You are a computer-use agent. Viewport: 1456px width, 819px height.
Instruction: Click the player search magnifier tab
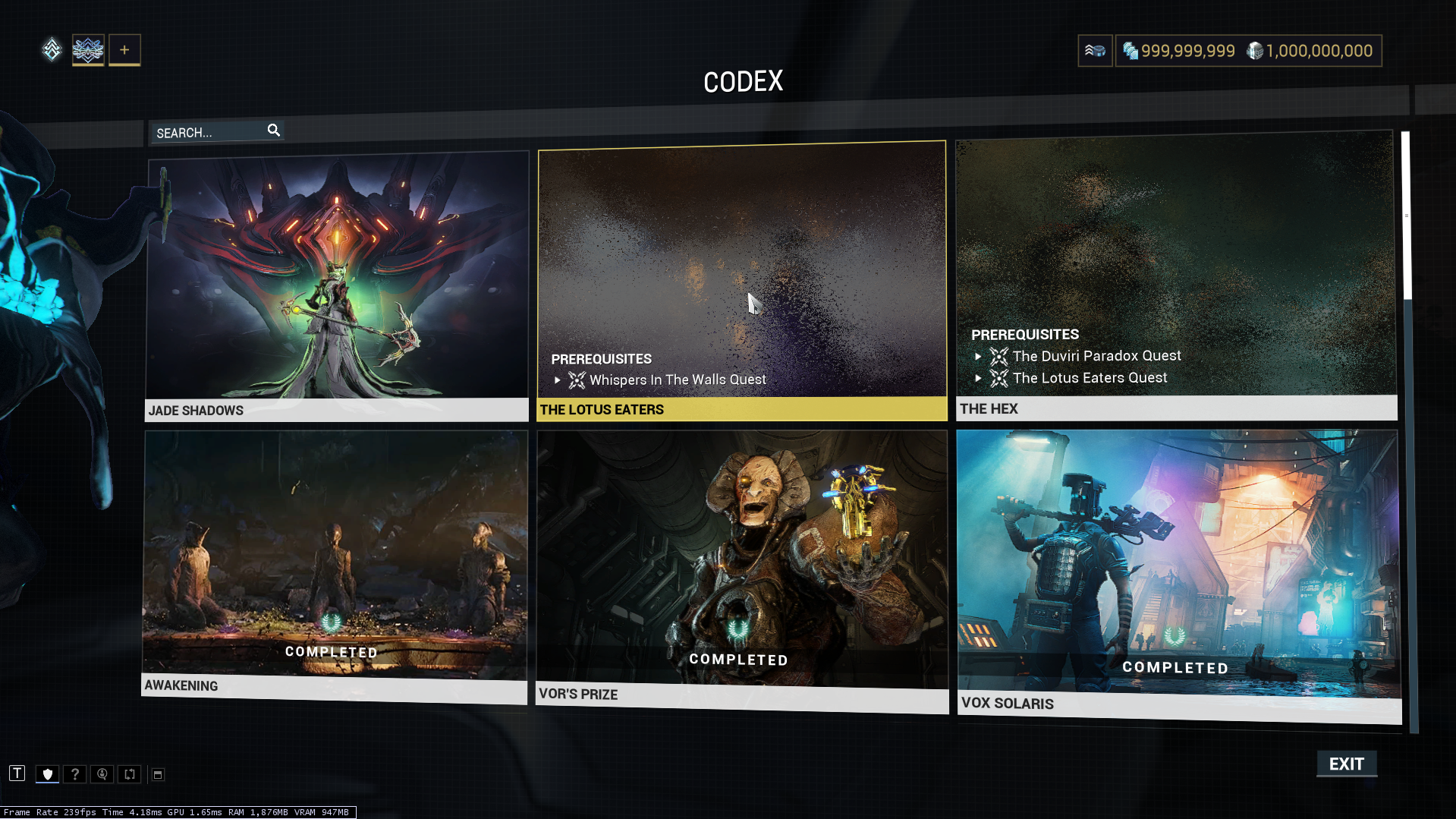tap(102, 774)
